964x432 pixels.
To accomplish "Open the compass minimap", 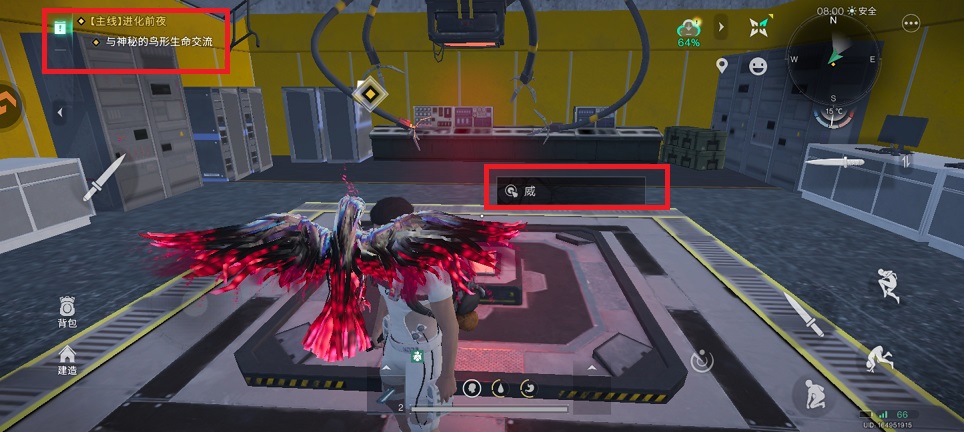I will 832,59.
